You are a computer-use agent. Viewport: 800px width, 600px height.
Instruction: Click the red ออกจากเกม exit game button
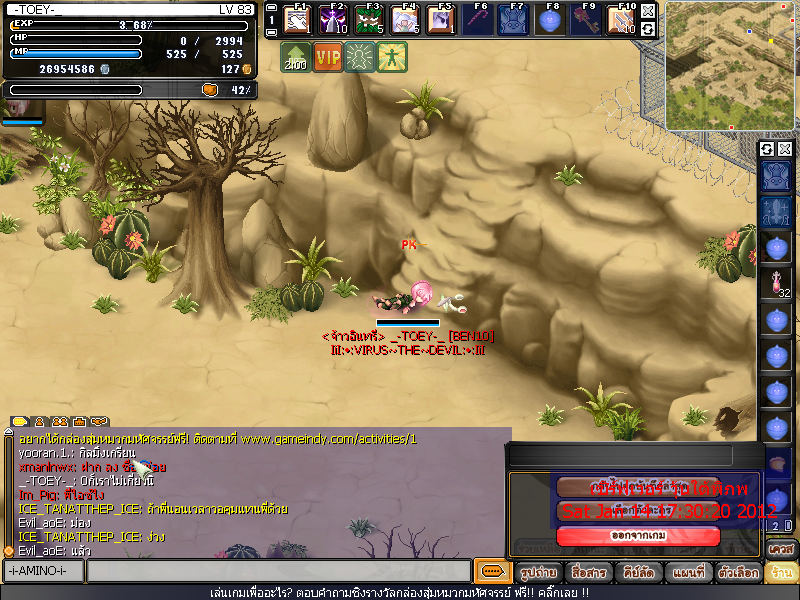tap(638, 536)
